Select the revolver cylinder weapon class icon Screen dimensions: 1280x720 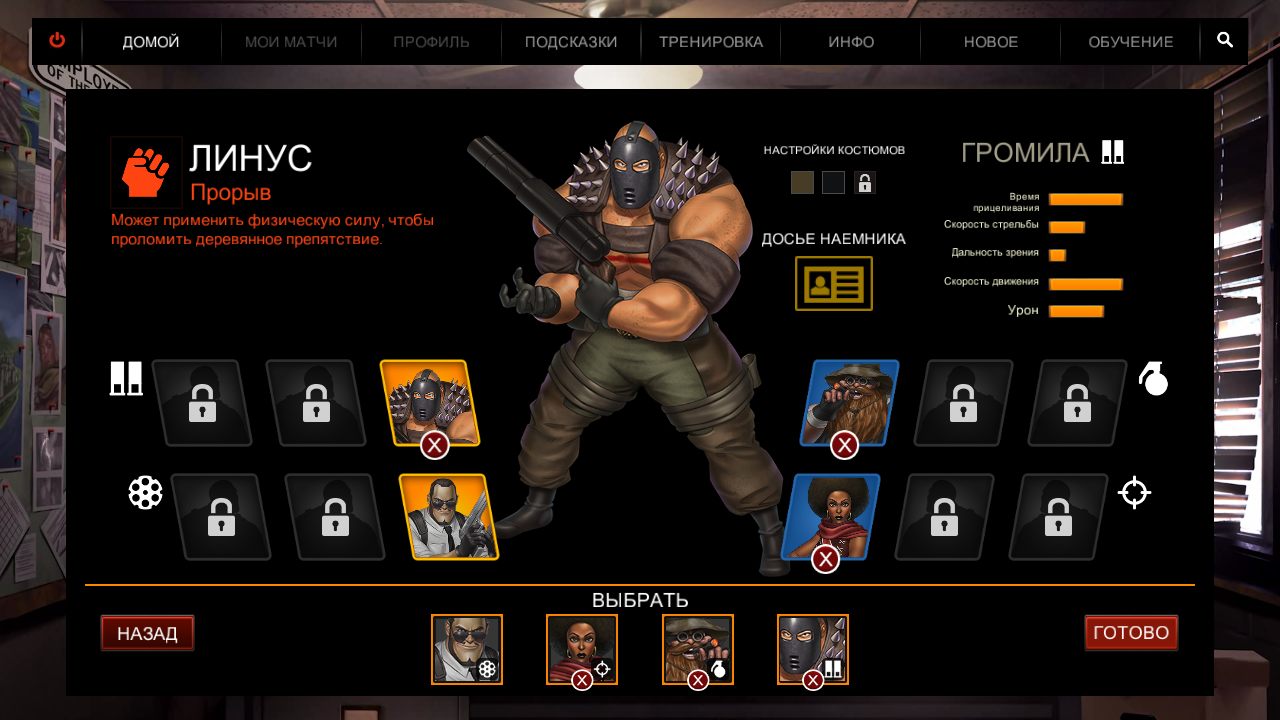click(x=147, y=492)
